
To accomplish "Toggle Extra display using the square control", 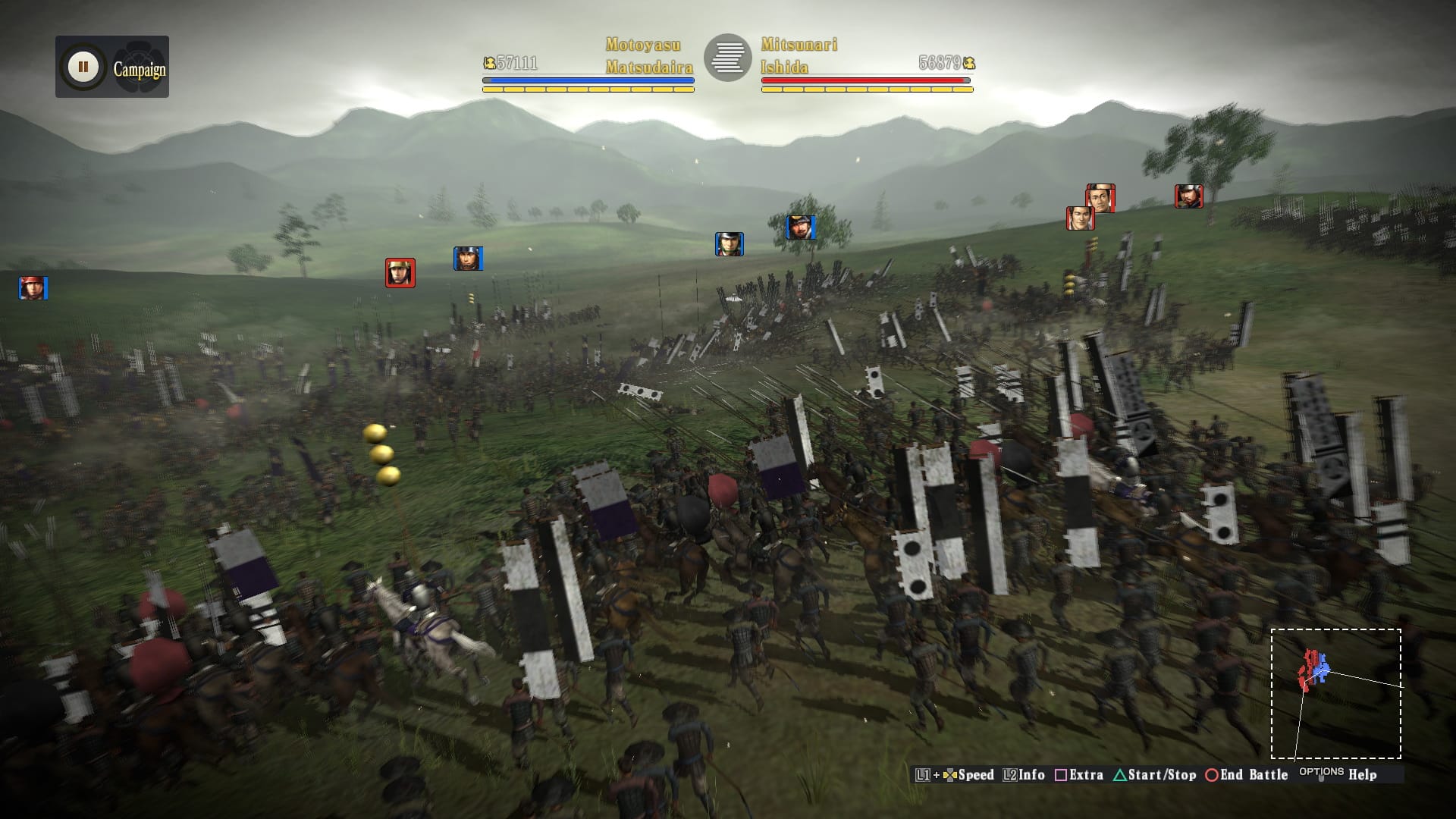I will tap(1081, 775).
